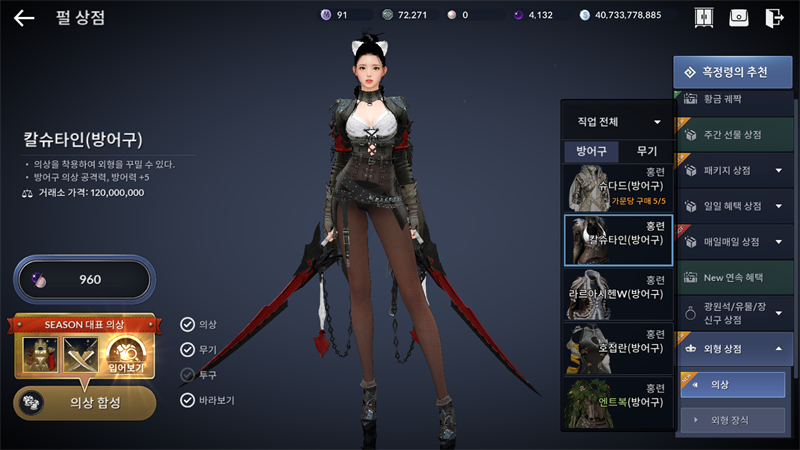800x450 pixels.
Task: Expand the 패키지 상점 category
Action: (x=734, y=170)
